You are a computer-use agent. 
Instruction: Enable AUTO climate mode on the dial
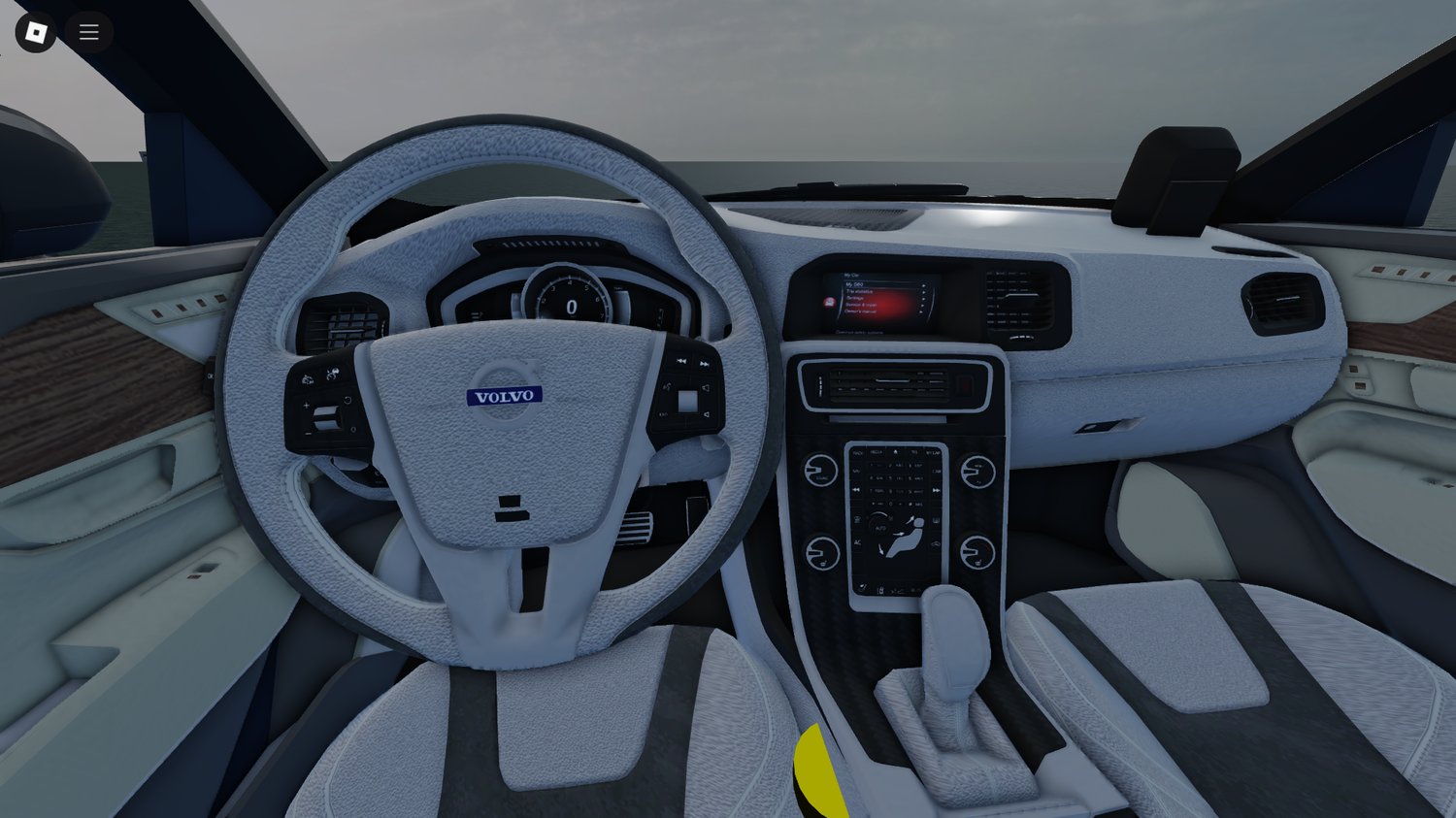click(x=881, y=528)
